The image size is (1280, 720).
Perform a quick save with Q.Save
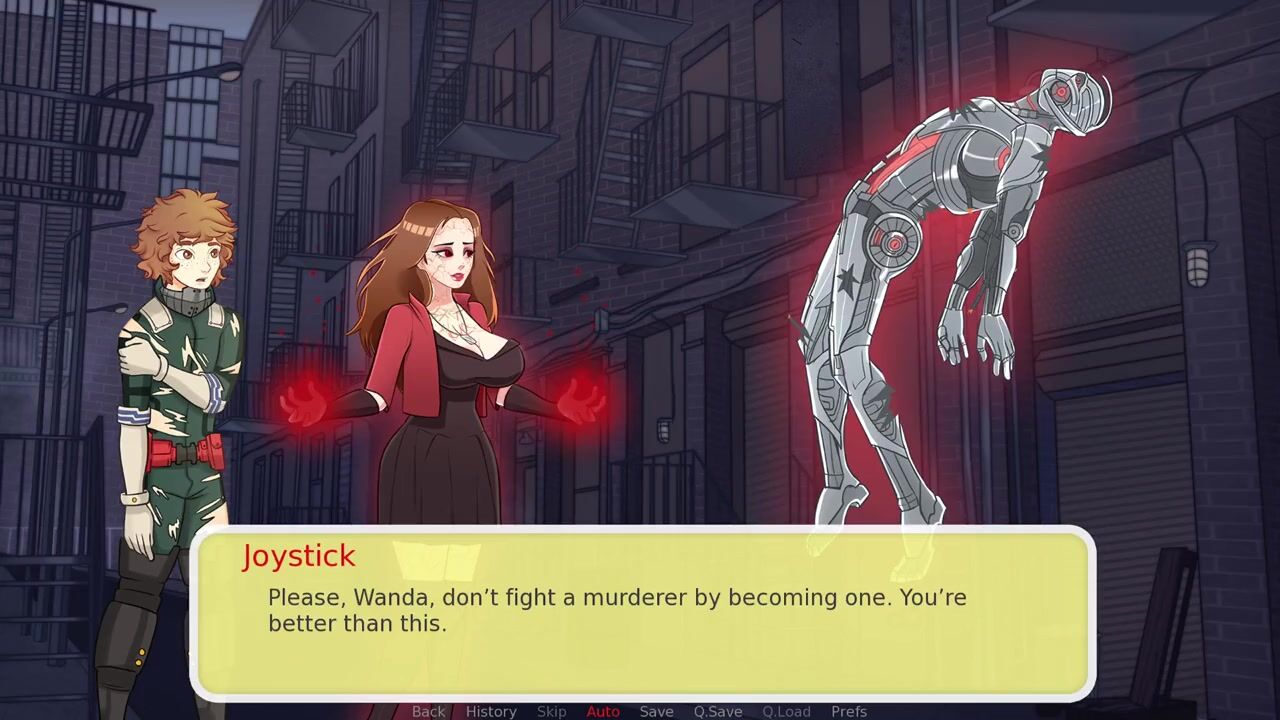tap(718, 711)
